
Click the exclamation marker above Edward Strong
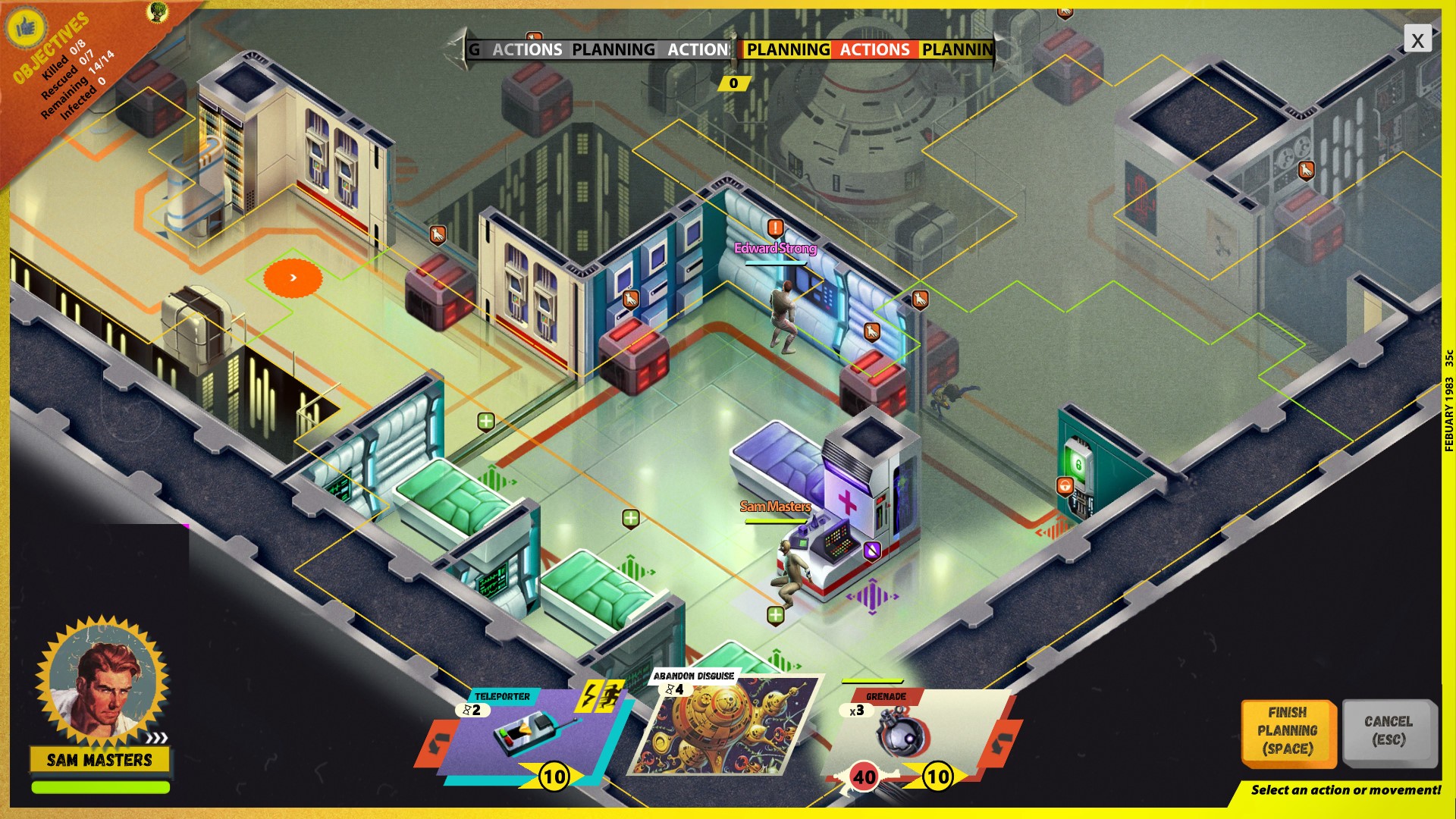(775, 226)
